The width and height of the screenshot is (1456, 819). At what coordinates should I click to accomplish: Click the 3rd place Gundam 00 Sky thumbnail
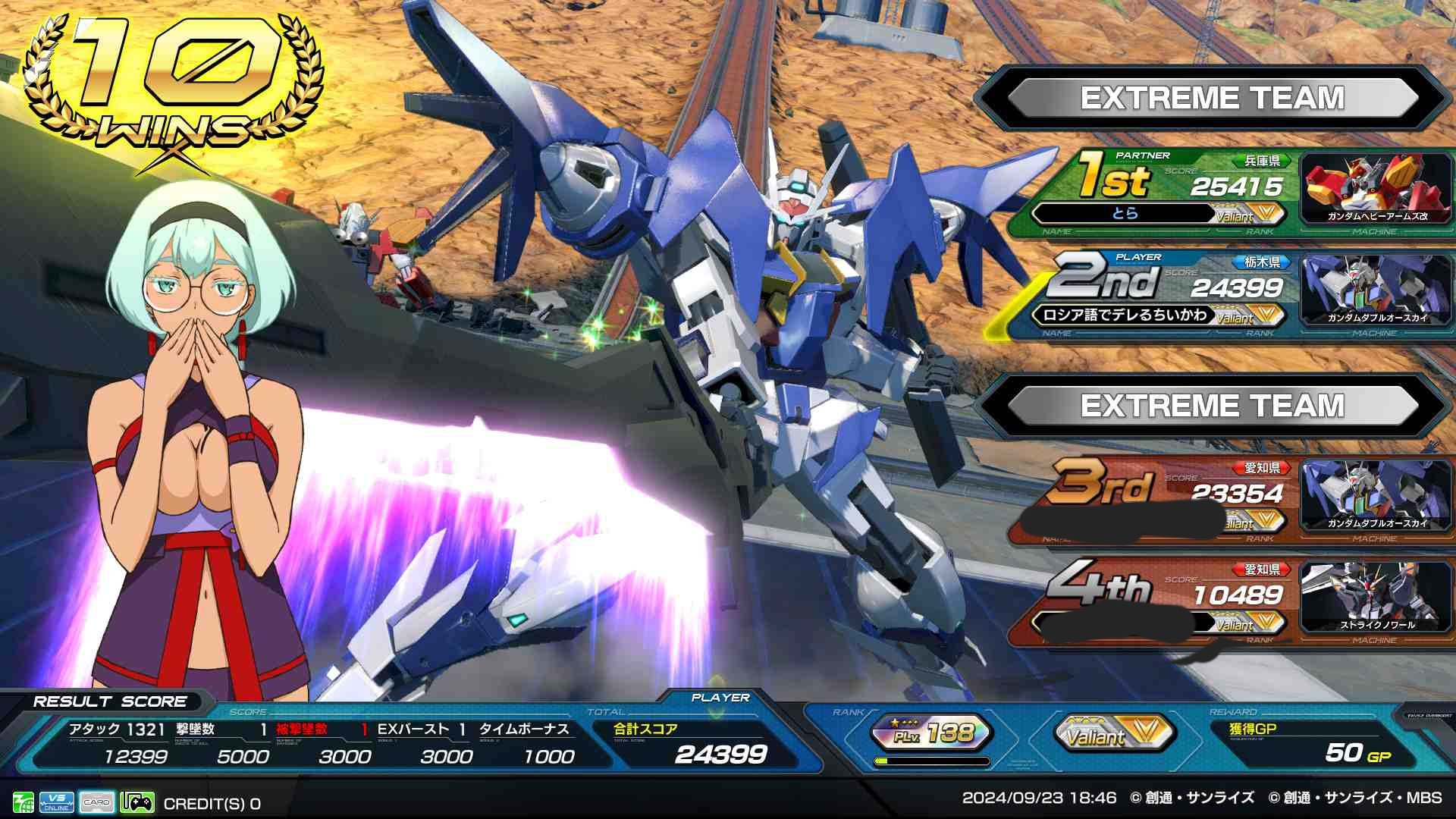pyautogui.click(x=1376, y=497)
